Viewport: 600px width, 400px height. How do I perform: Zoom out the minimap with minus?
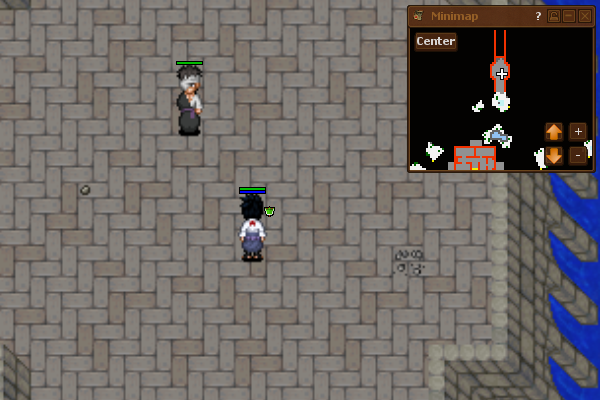point(578,156)
